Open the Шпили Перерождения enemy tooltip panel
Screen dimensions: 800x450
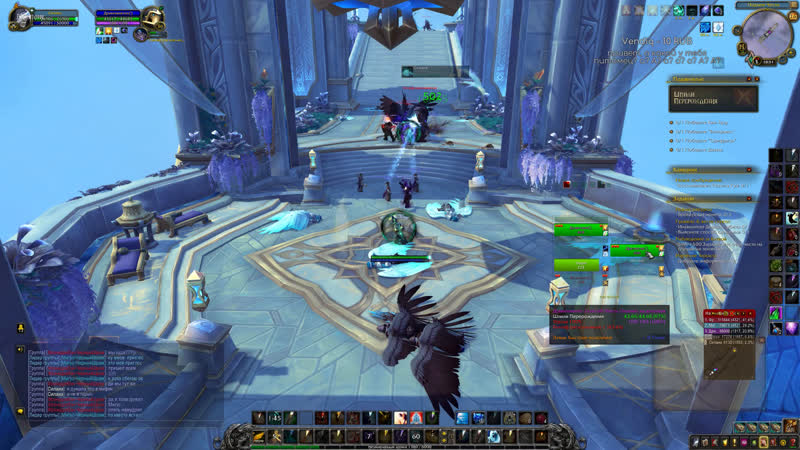tap(607, 324)
